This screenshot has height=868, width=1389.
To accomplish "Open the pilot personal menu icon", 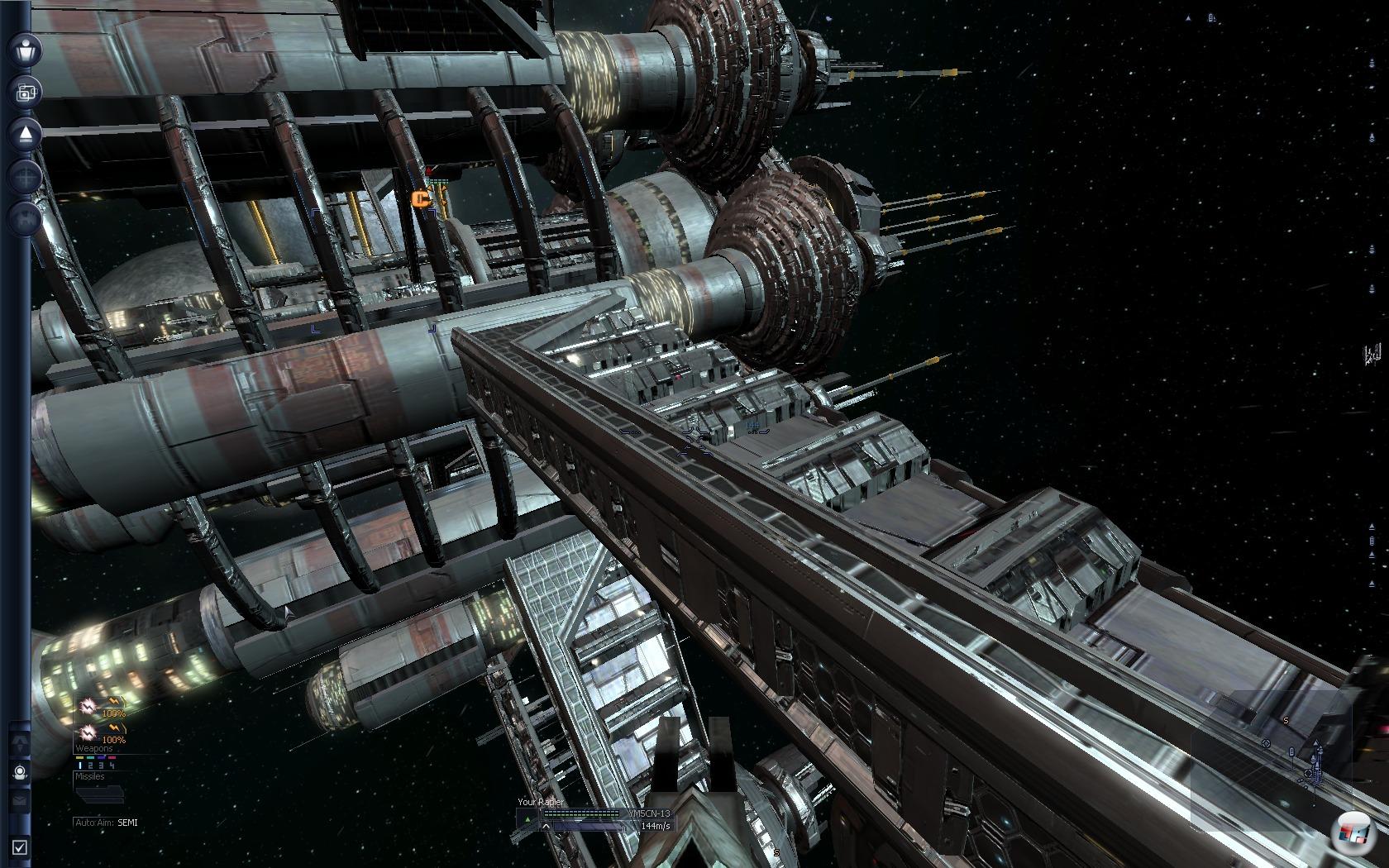I will (x=26, y=50).
